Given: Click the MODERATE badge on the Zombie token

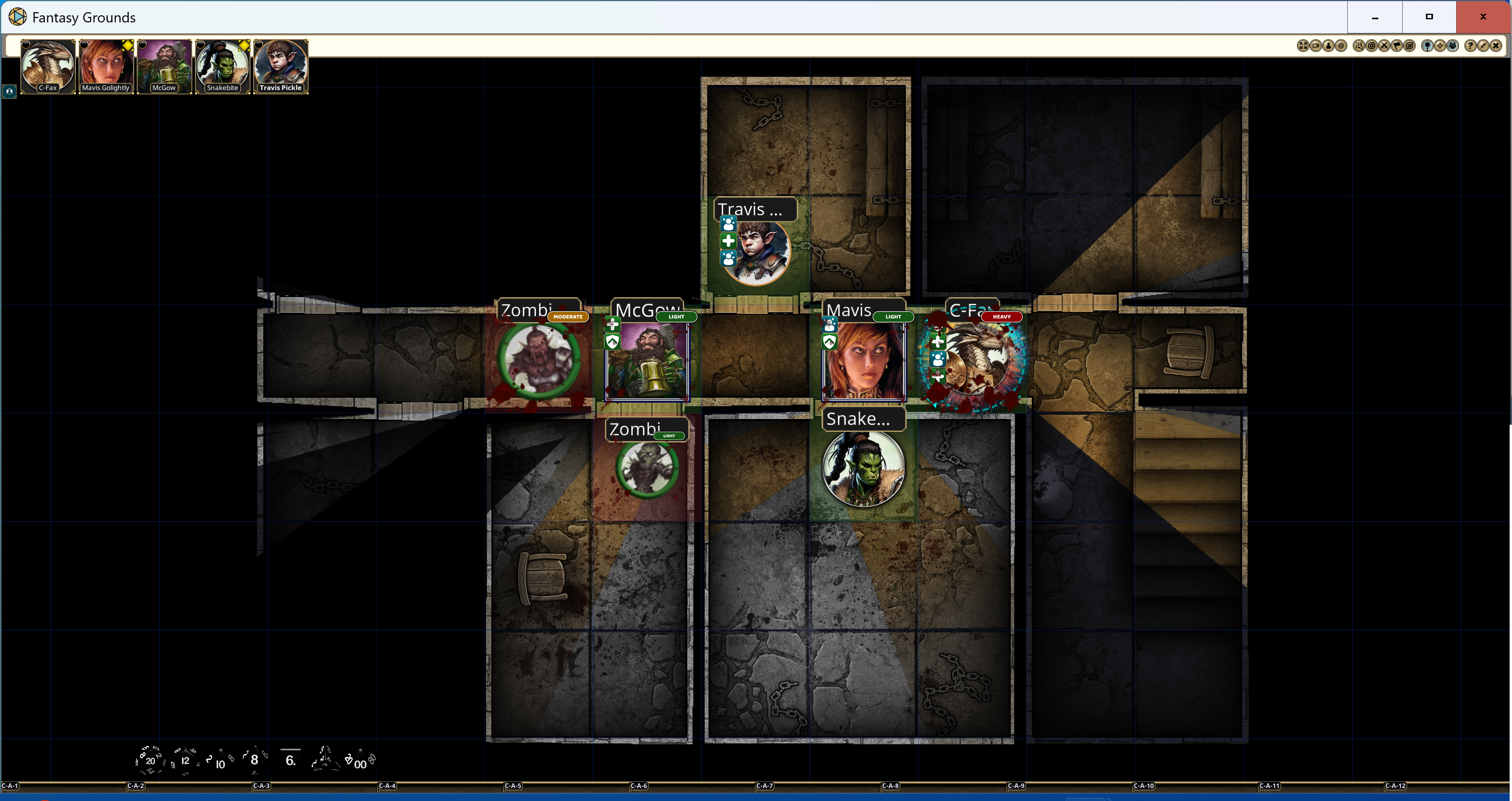Looking at the screenshot, I should (568, 317).
